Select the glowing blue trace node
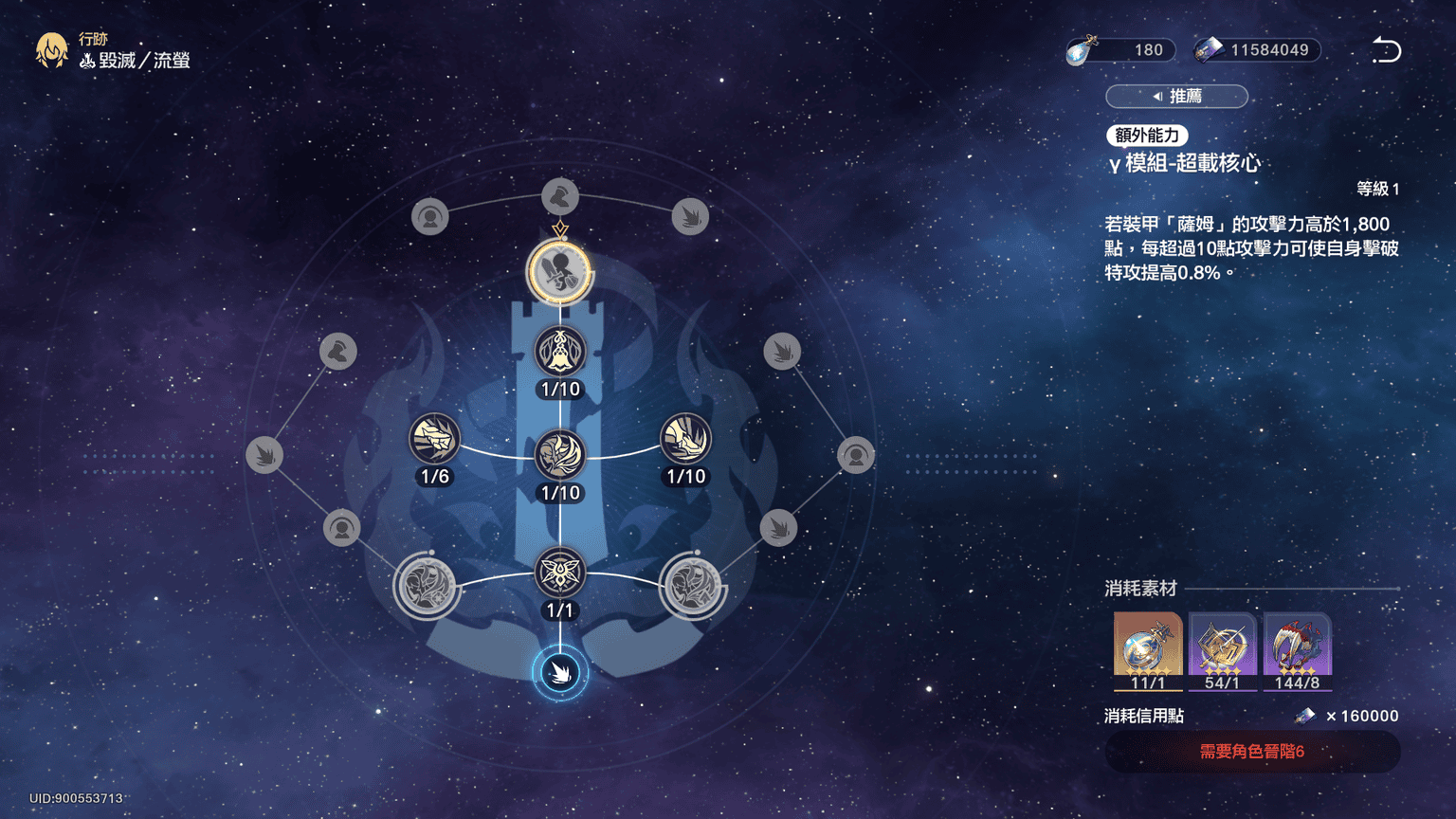Viewport: 1456px width, 819px height. (560, 673)
